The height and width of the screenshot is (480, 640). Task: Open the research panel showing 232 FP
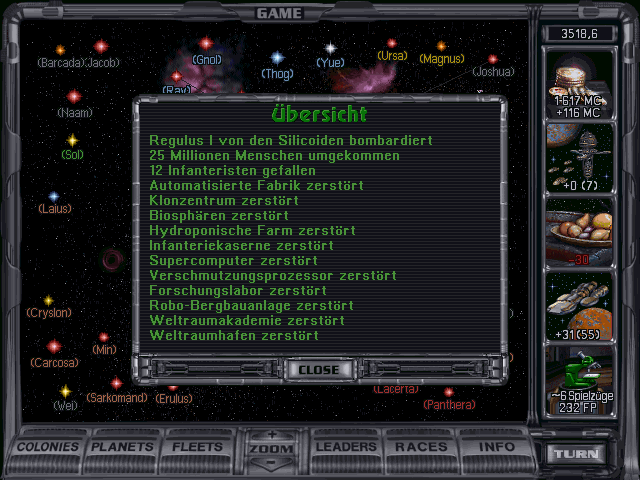pyautogui.click(x=576, y=380)
